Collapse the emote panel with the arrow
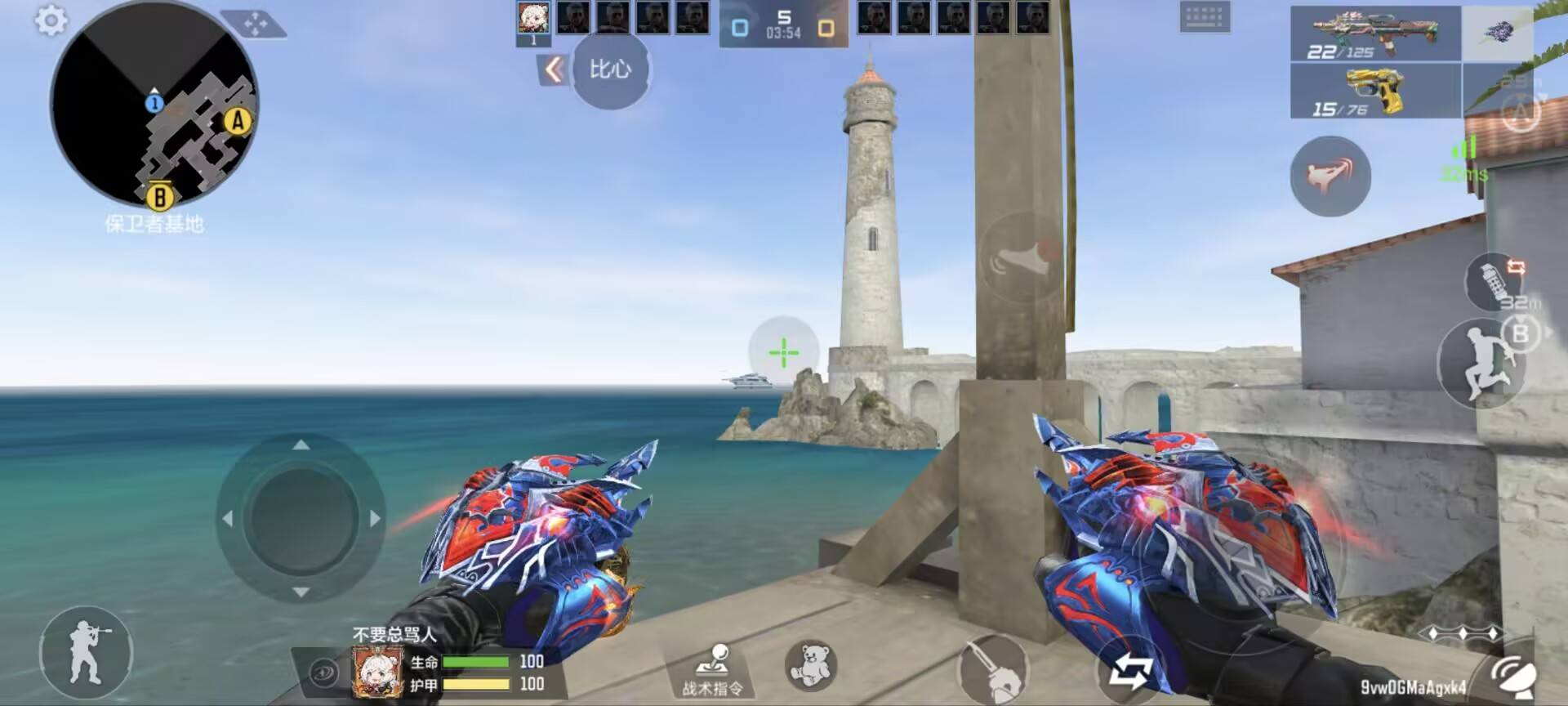The image size is (1568, 706). 554,70
